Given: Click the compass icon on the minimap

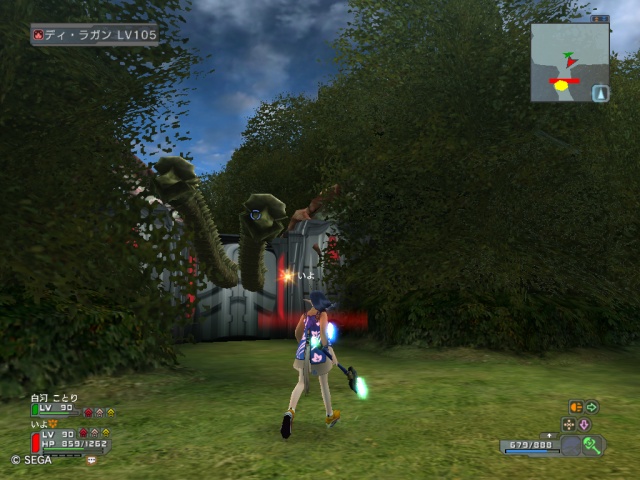Looking at the screenshot, I should coord(600,93).
